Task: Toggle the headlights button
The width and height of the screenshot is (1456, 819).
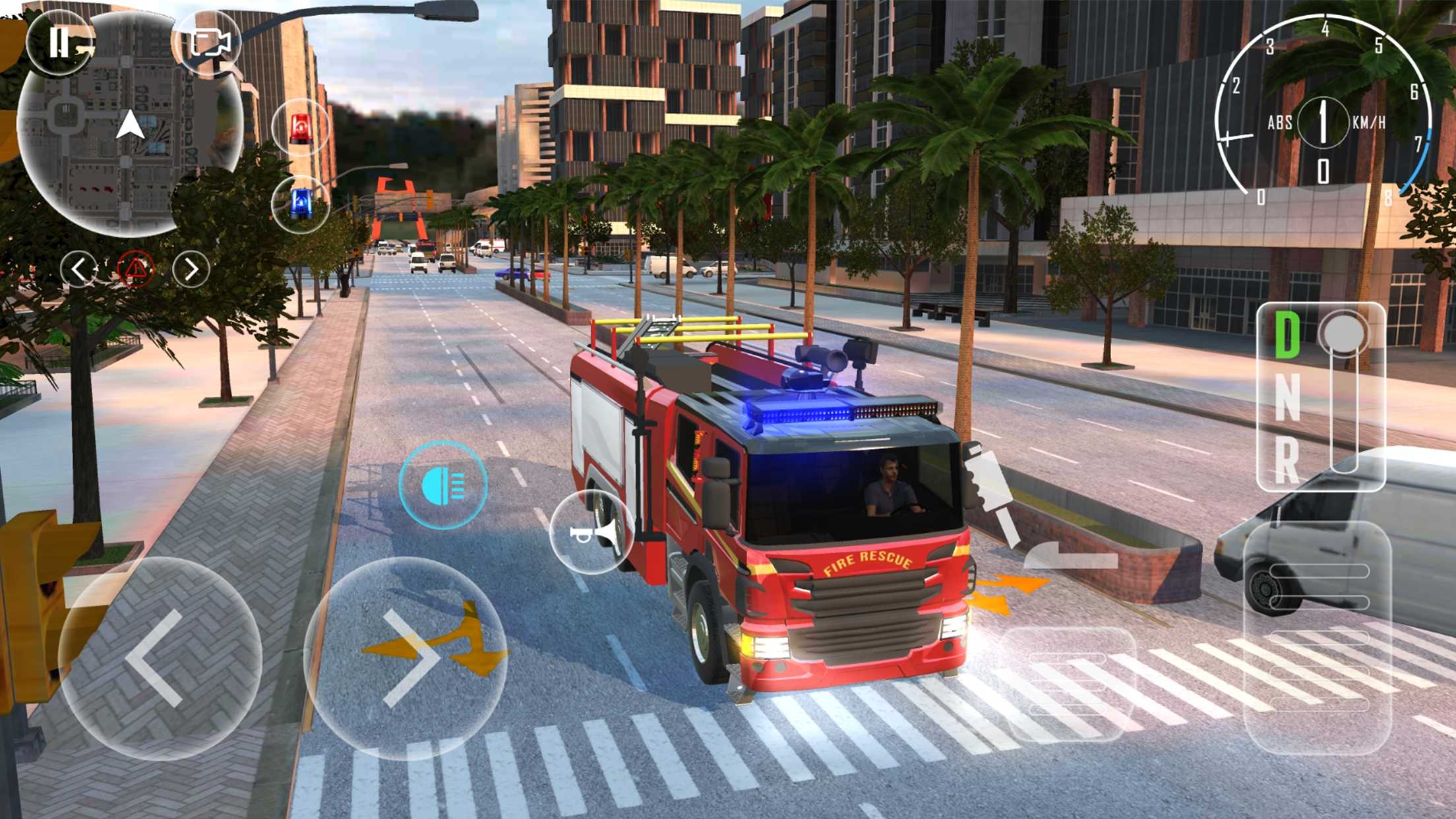Action: click(x=443, y=485)
